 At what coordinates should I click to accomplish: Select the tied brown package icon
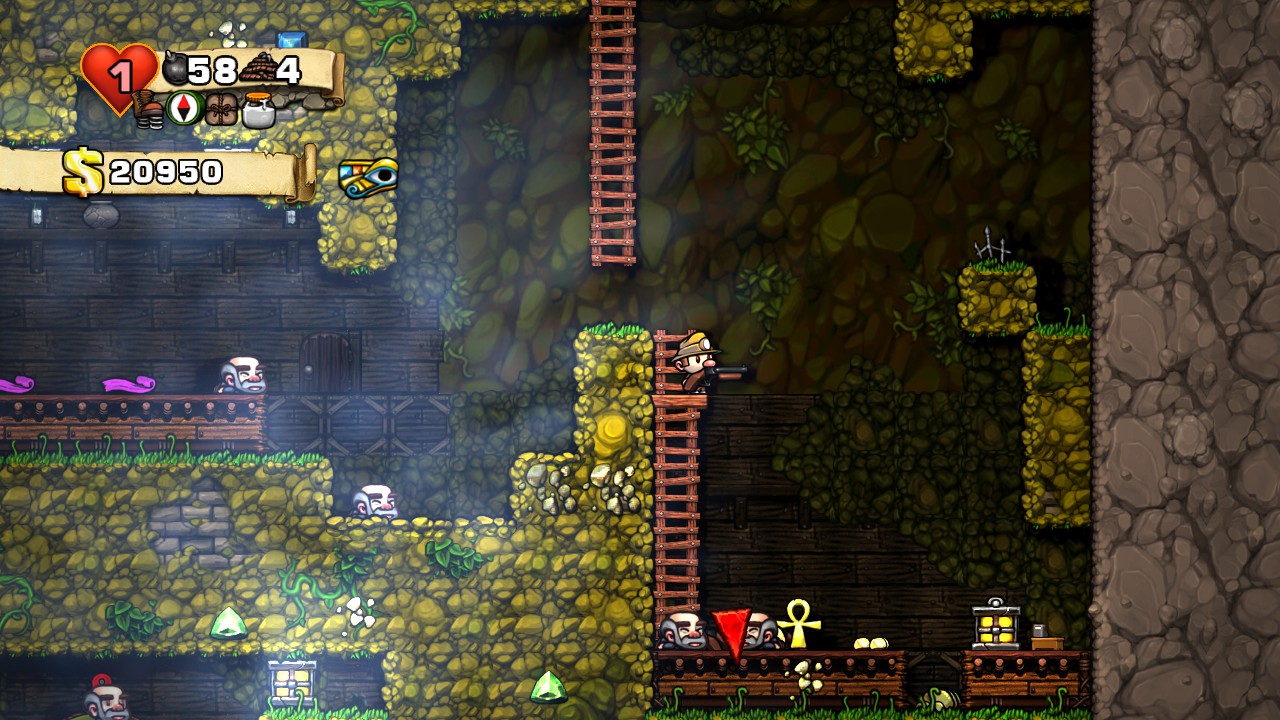pos(221,109)
